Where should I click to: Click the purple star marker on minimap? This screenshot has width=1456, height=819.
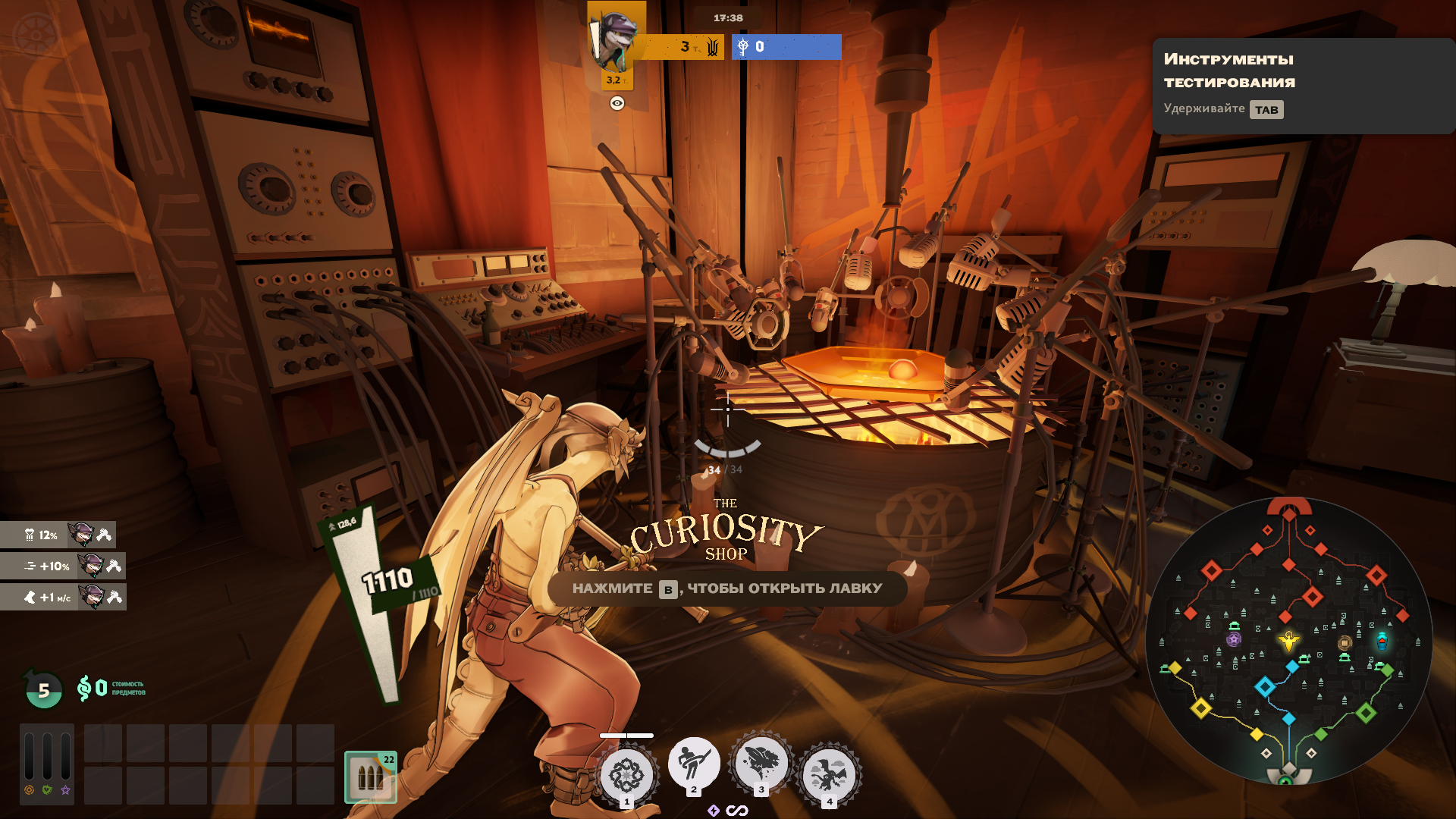click(1234, 639)
